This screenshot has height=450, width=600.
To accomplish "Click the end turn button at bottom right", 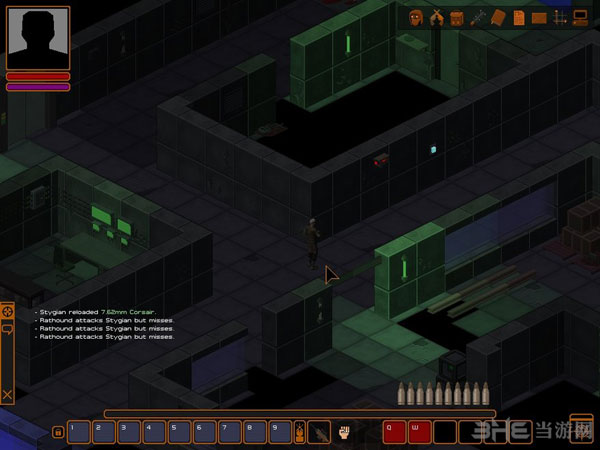I will pos(581,427).
